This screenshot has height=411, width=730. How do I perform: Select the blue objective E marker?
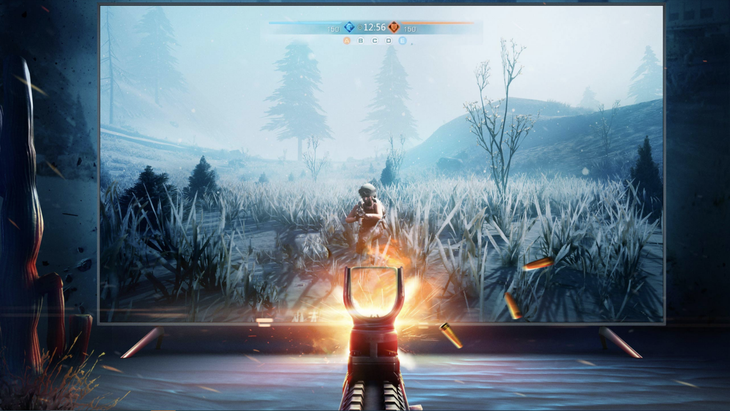[x=402, y=41]
